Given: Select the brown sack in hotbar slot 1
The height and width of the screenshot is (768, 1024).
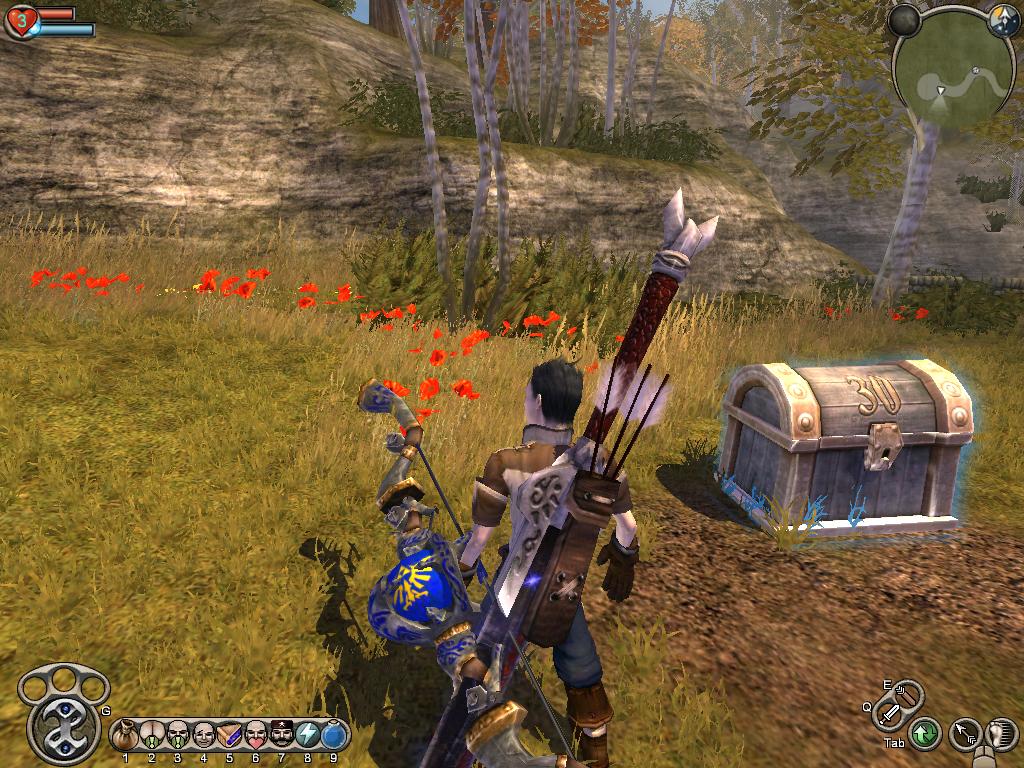Looking at the screenshot, I should click(126, 735).
